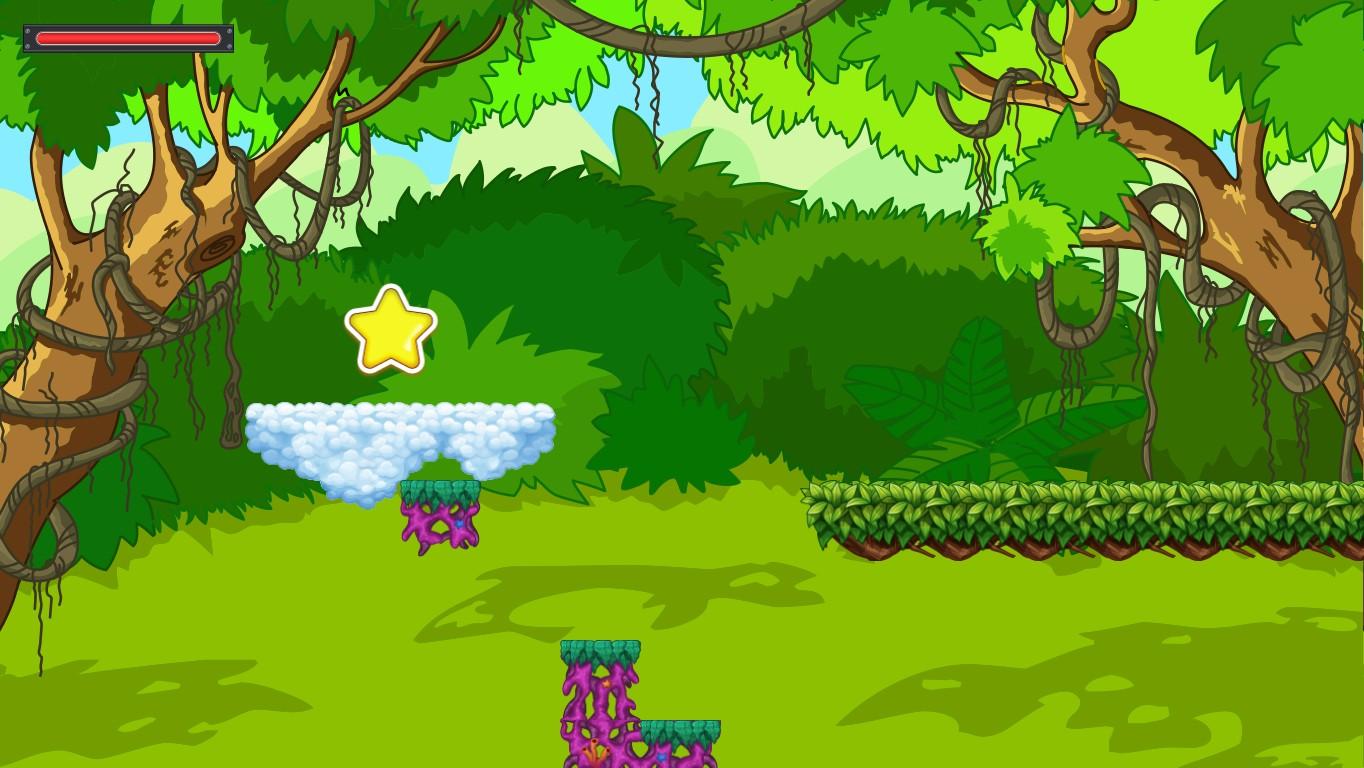
Task: Click the red health bar
Action: (128, 37)
